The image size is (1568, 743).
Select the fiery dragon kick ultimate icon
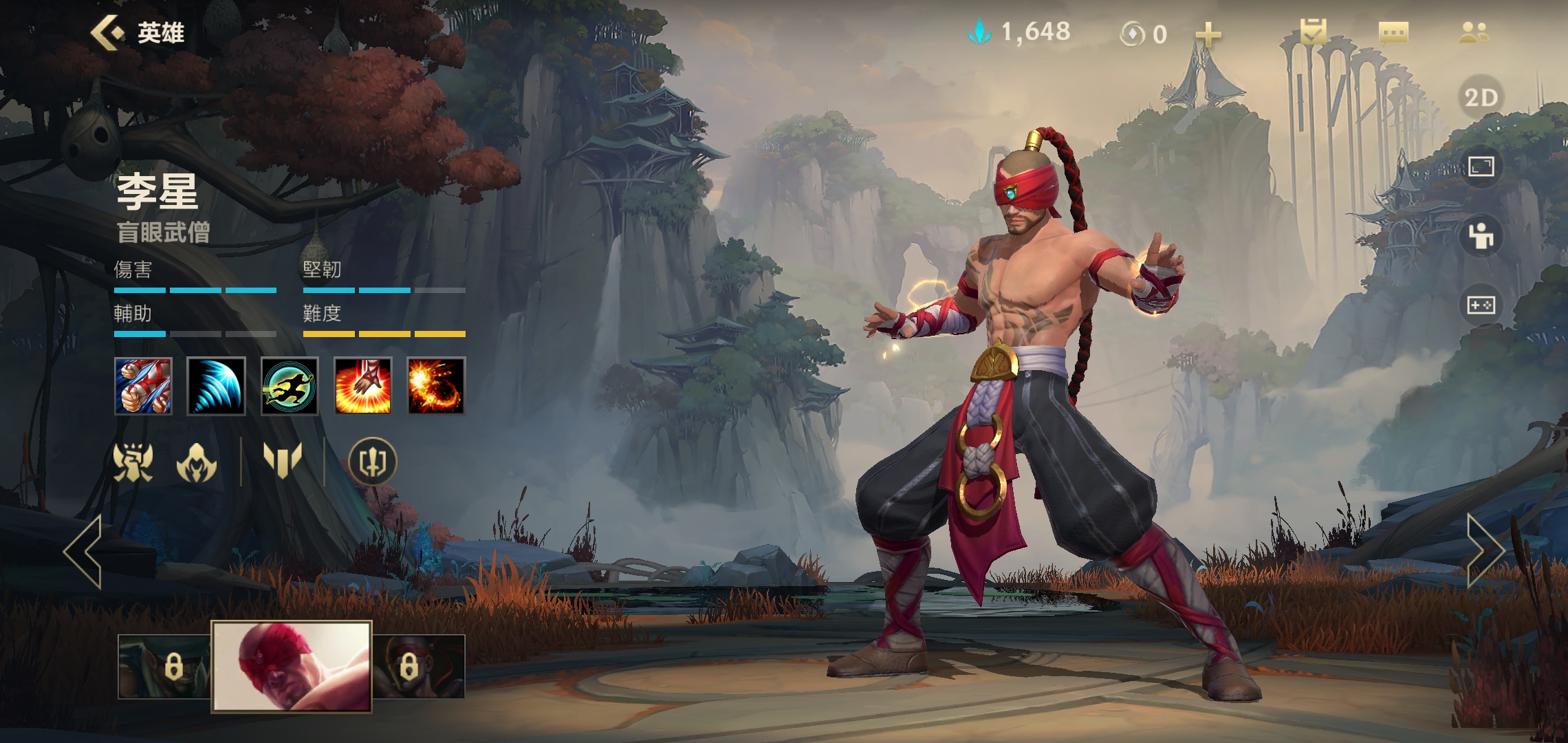(436, 386)
